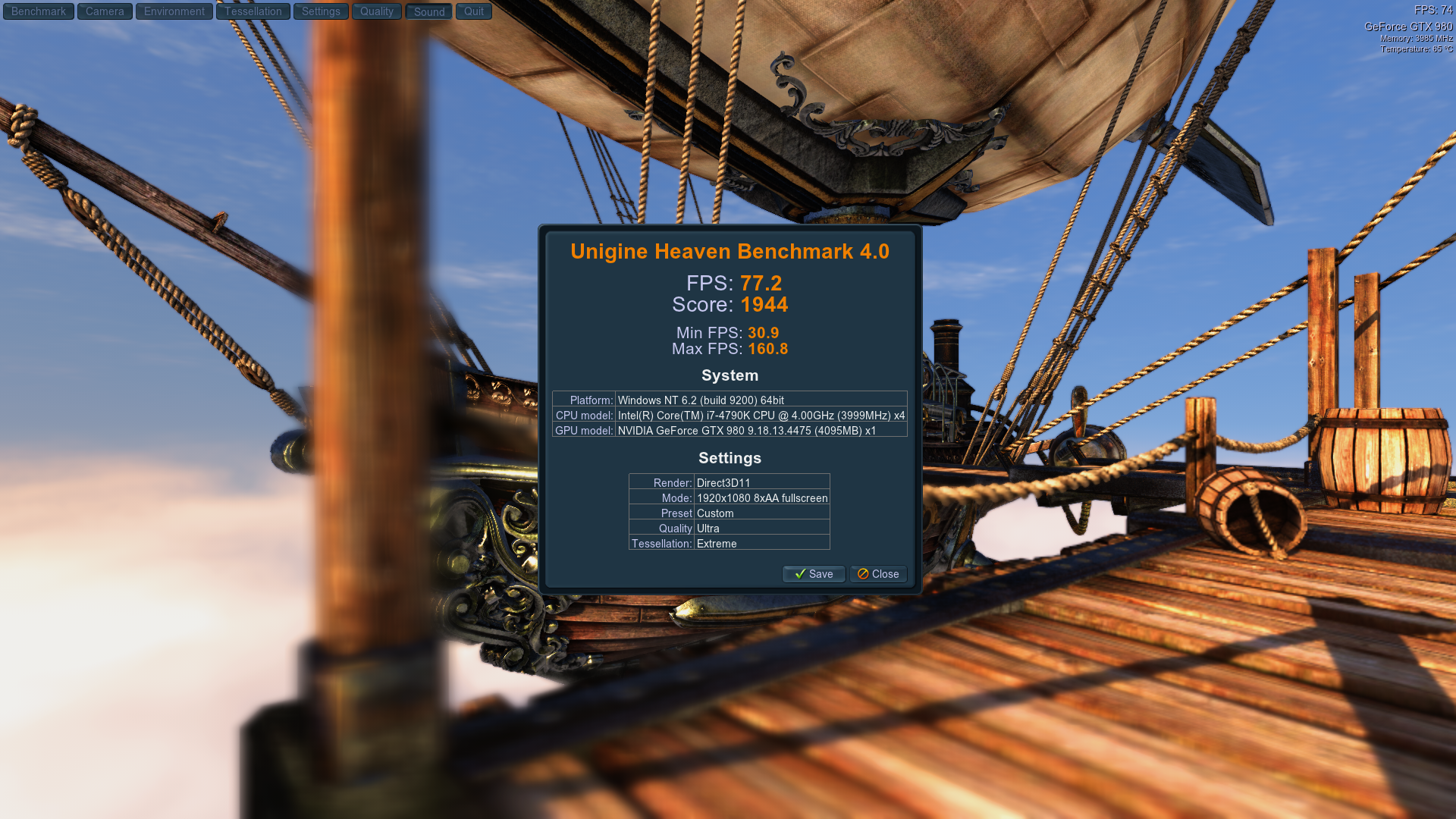Screen dimensions: 1456x819
Task: Save the benchmark results
Action: (x=814, y=574)
